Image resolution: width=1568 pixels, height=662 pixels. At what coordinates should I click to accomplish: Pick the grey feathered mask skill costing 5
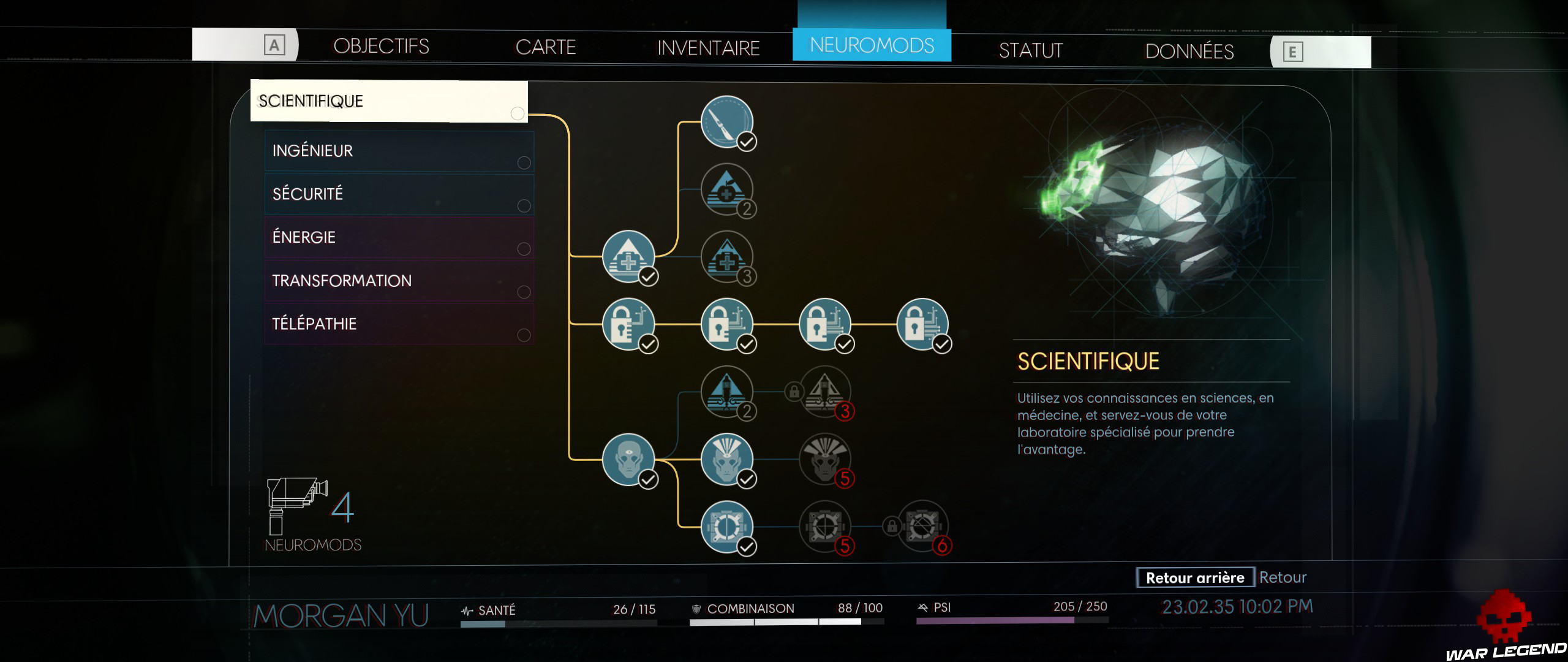point(824,459)
